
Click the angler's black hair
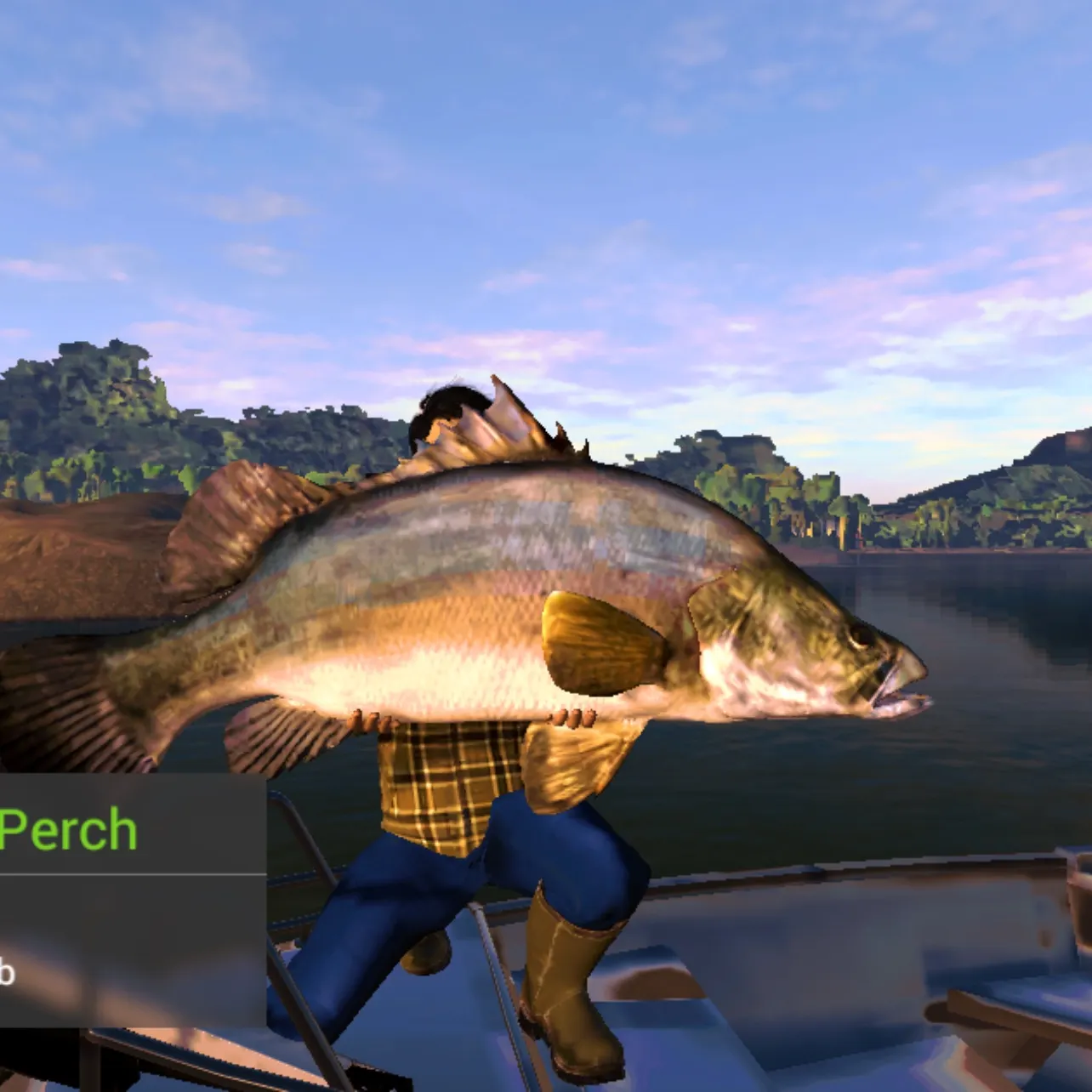(x=451, y=400)
